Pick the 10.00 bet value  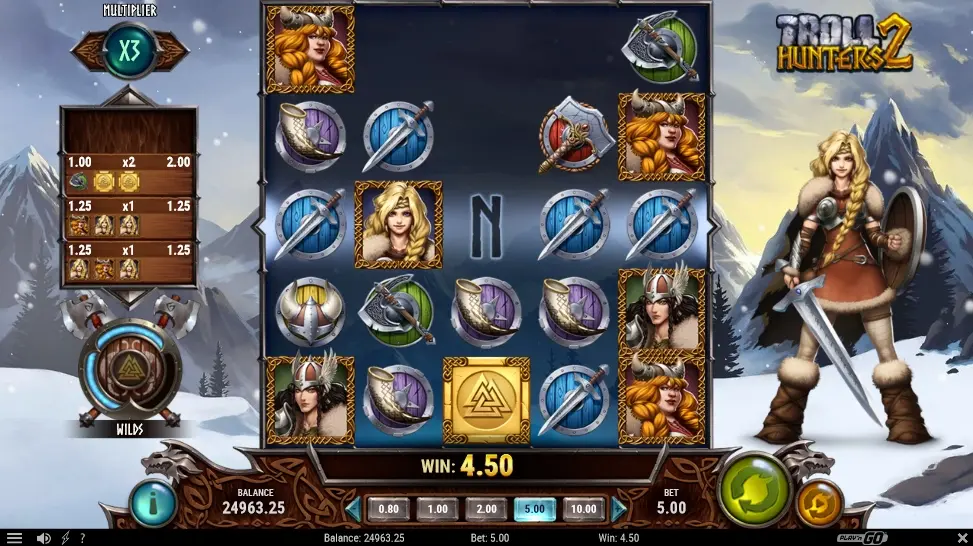click(x=584, y=509)
